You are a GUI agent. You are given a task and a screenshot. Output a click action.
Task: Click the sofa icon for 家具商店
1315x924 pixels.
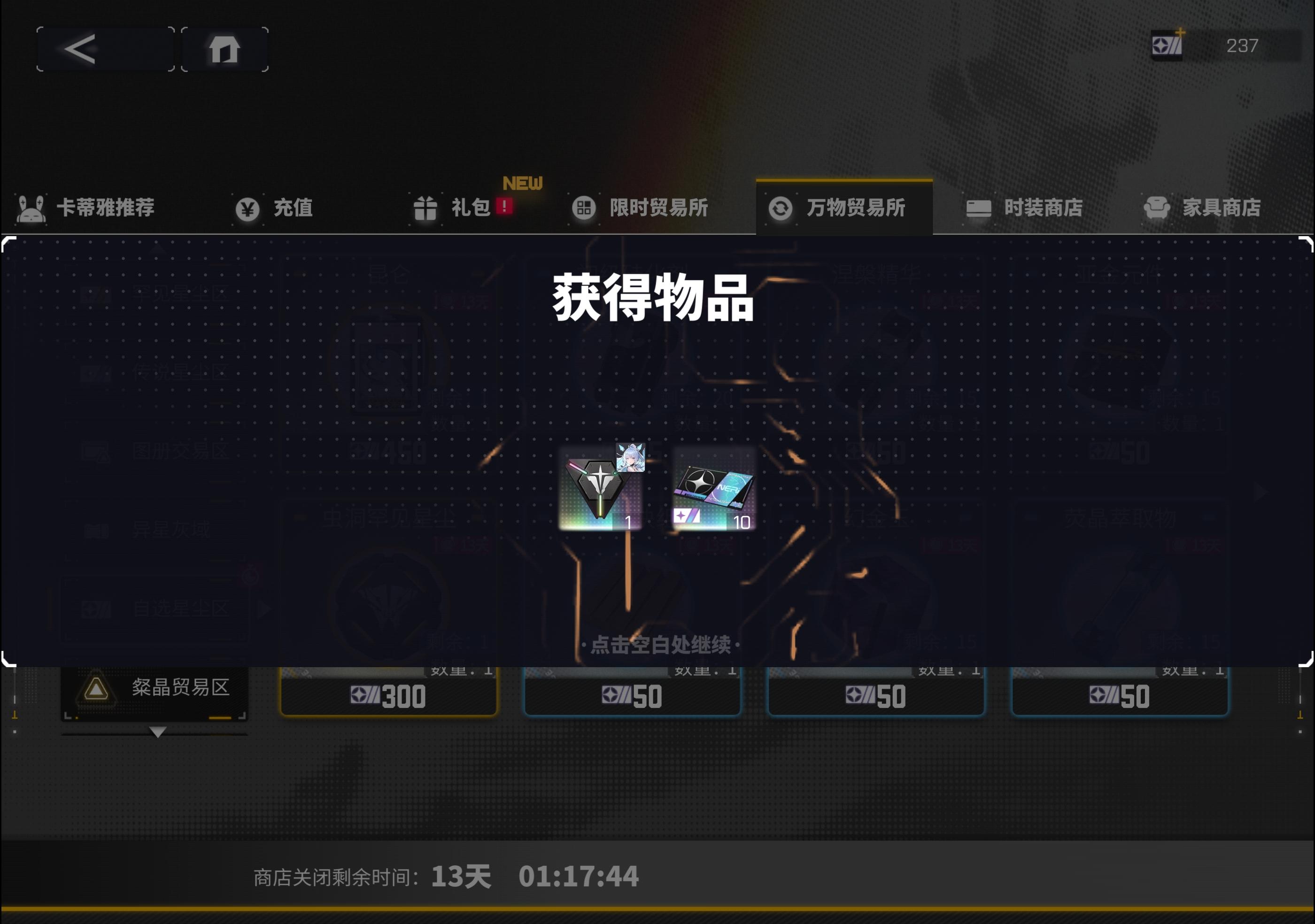pos(1157,208)
